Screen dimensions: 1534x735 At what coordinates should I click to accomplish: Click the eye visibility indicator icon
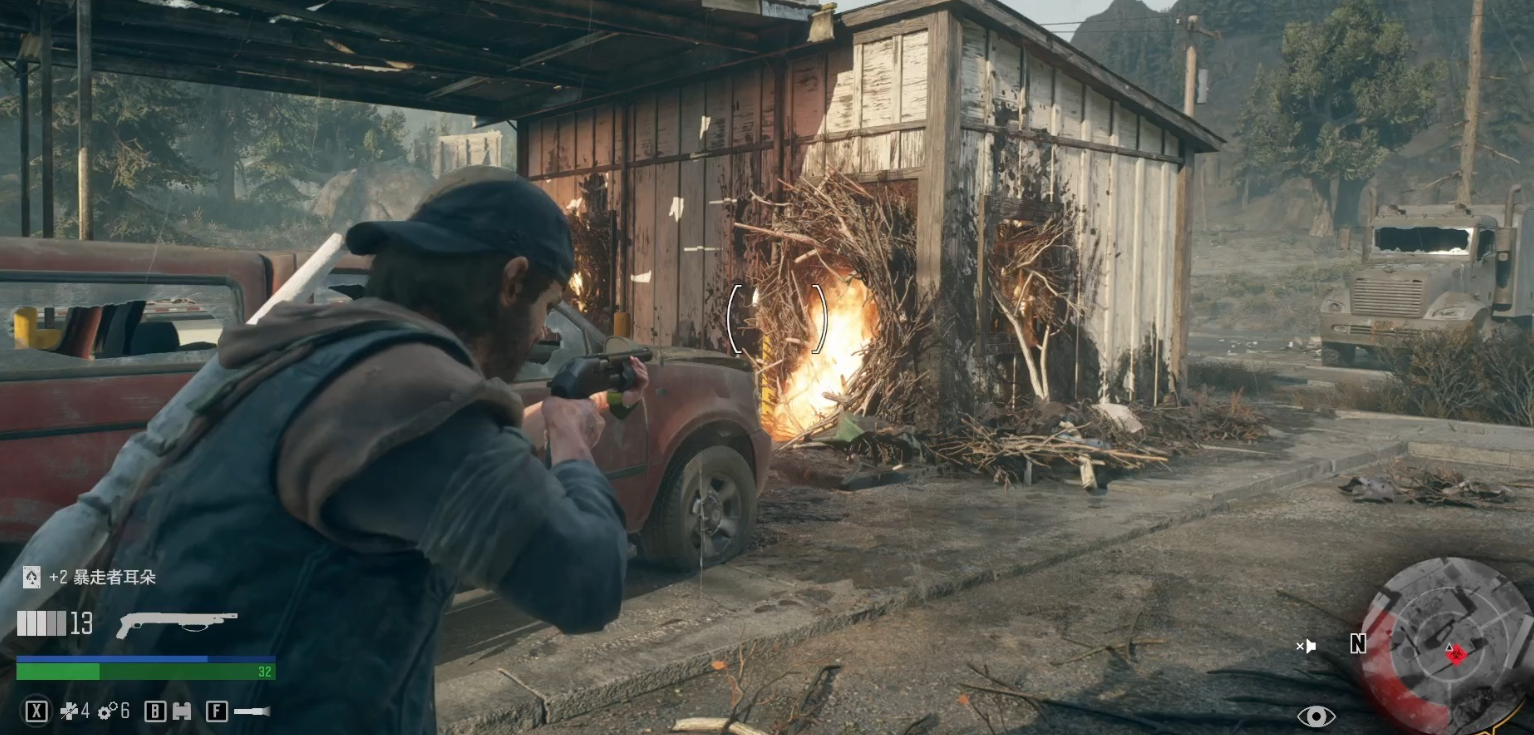(x=1316, y=716)
